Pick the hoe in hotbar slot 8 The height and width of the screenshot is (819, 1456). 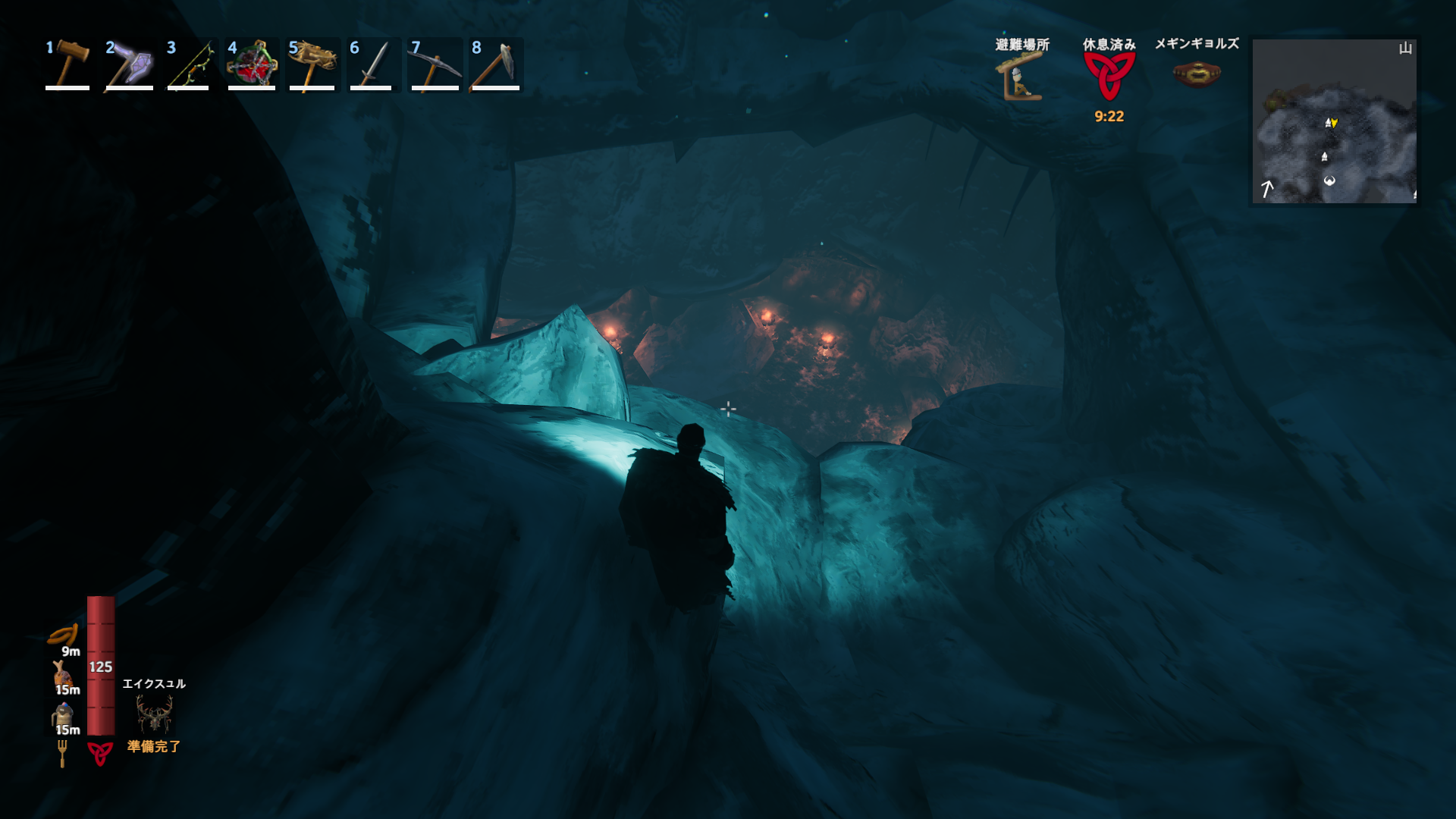[496, 65]
